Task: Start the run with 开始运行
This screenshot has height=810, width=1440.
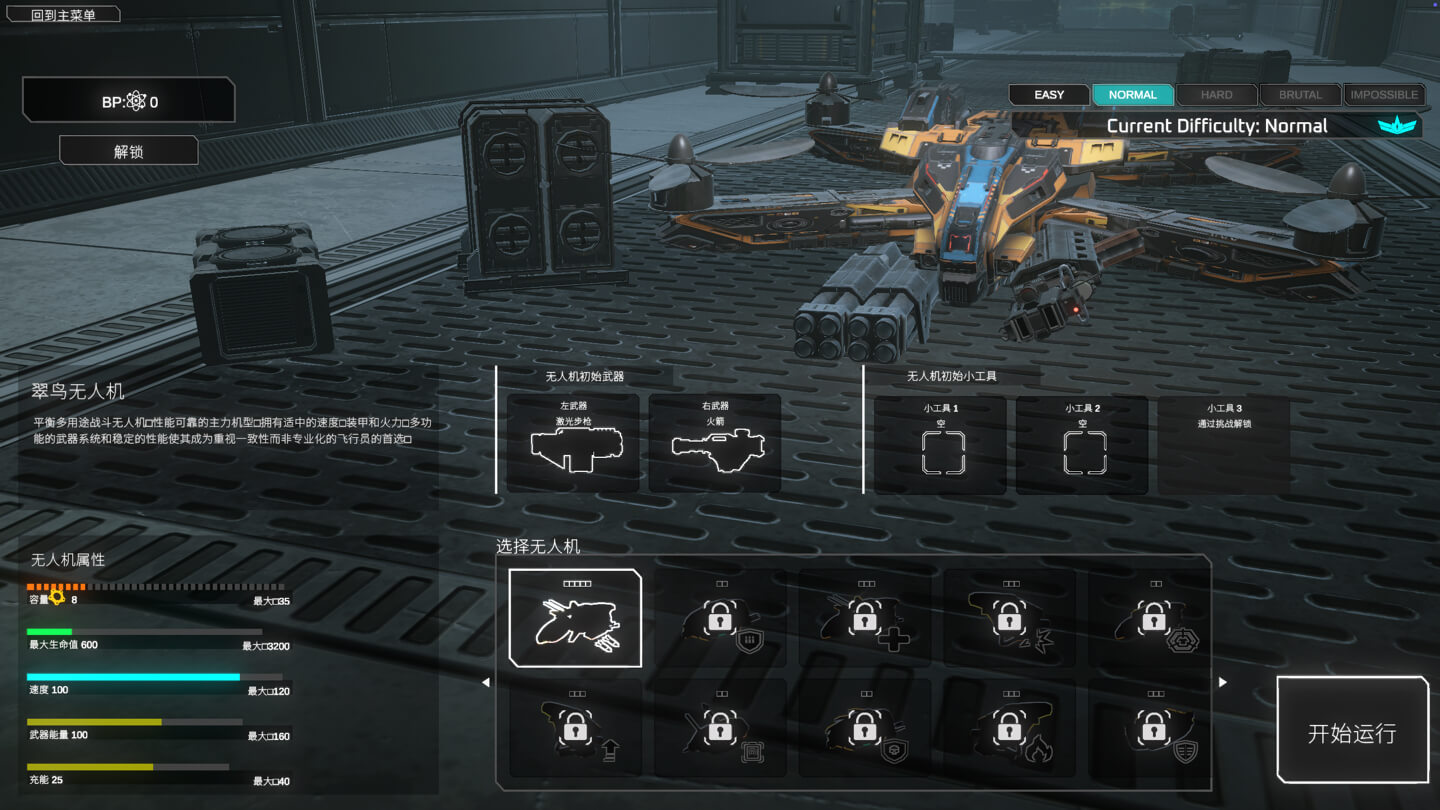Action: [x=1352, y=733]
